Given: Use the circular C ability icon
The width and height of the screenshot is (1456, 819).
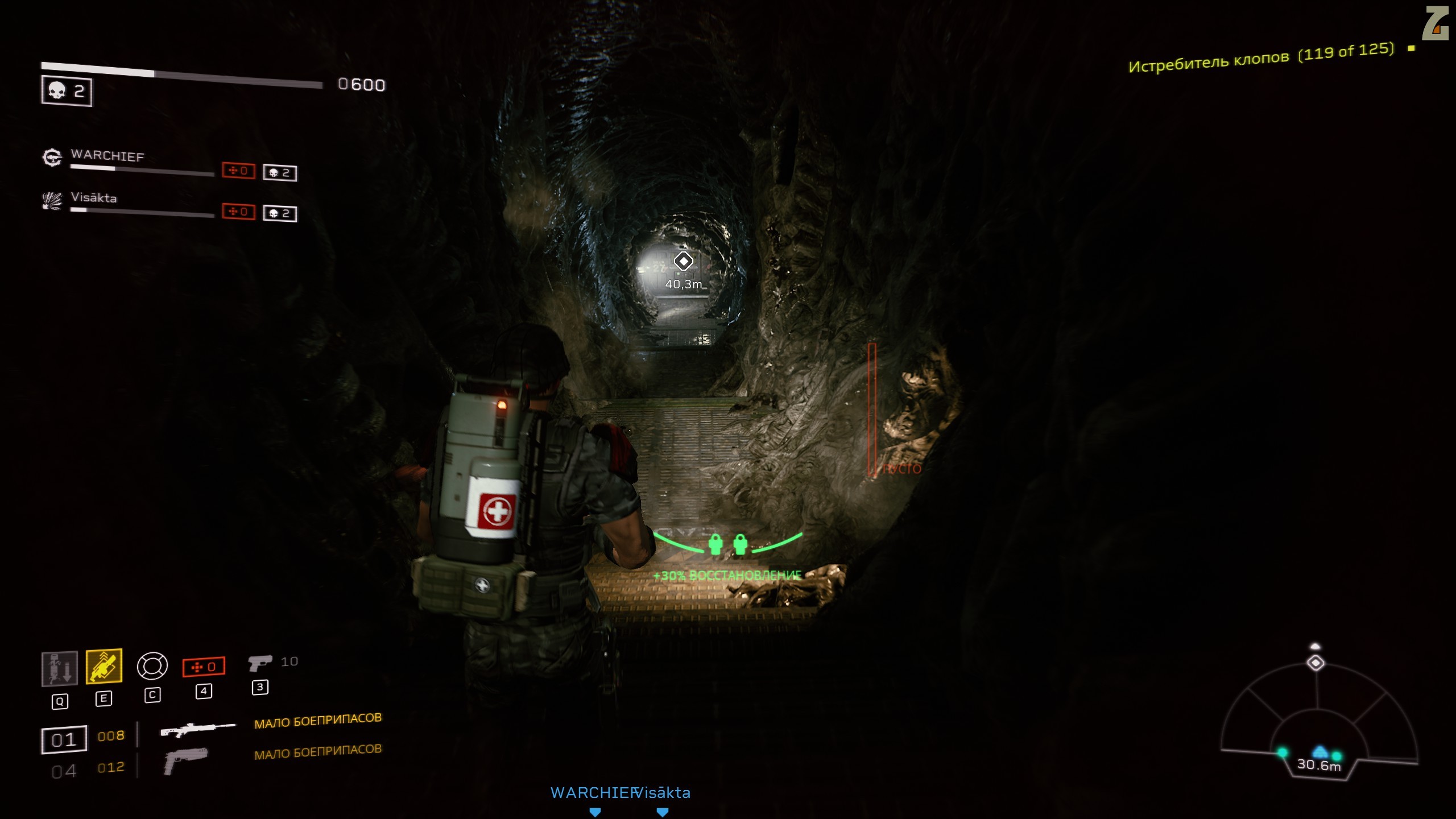Looking at the screenshot, I should pyautogui.click(x=152, y=666).
